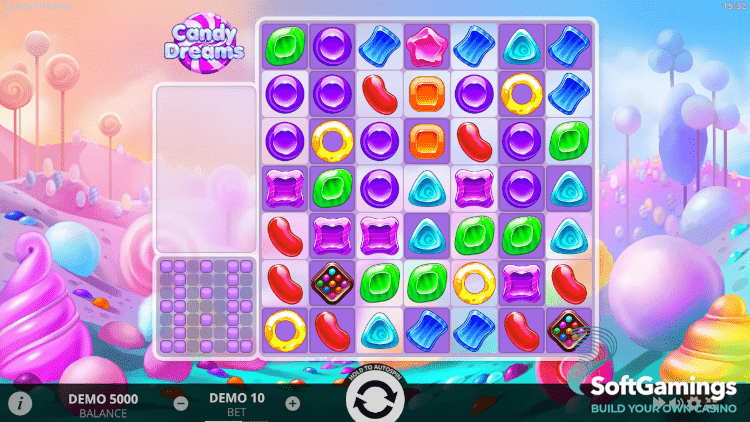
Task: Select the pink star candy tile
Action: (x=427, y=45)
